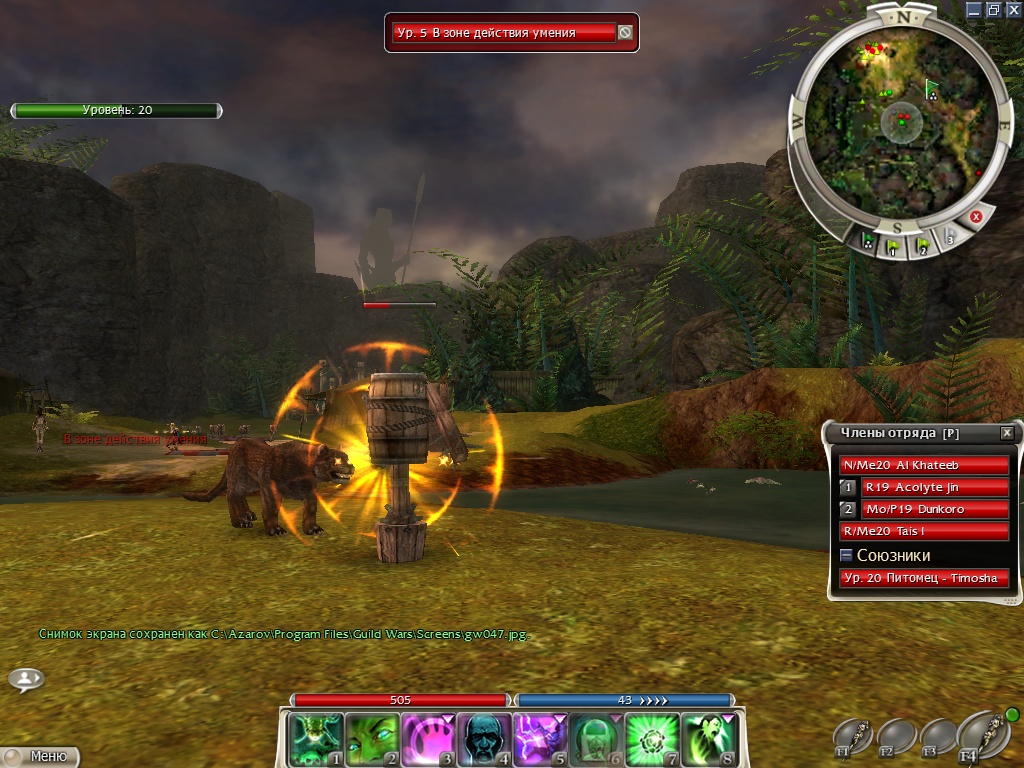The image size is (1024, 768).
Task: Use the green glowing-eyes face skill
Action: tap(372, 739)
